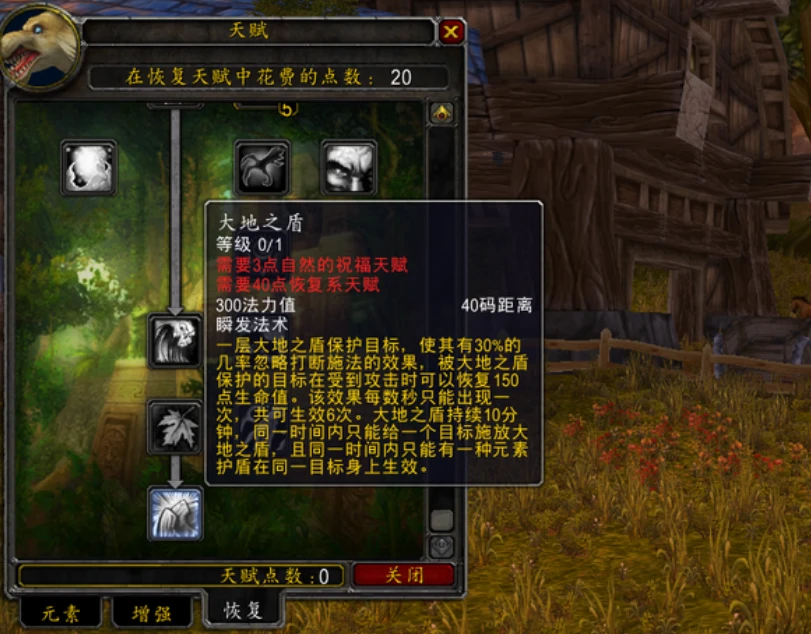The image size is (811, 634).
Task: Choose the maple leaf talent icon
Action: (175, 427)
